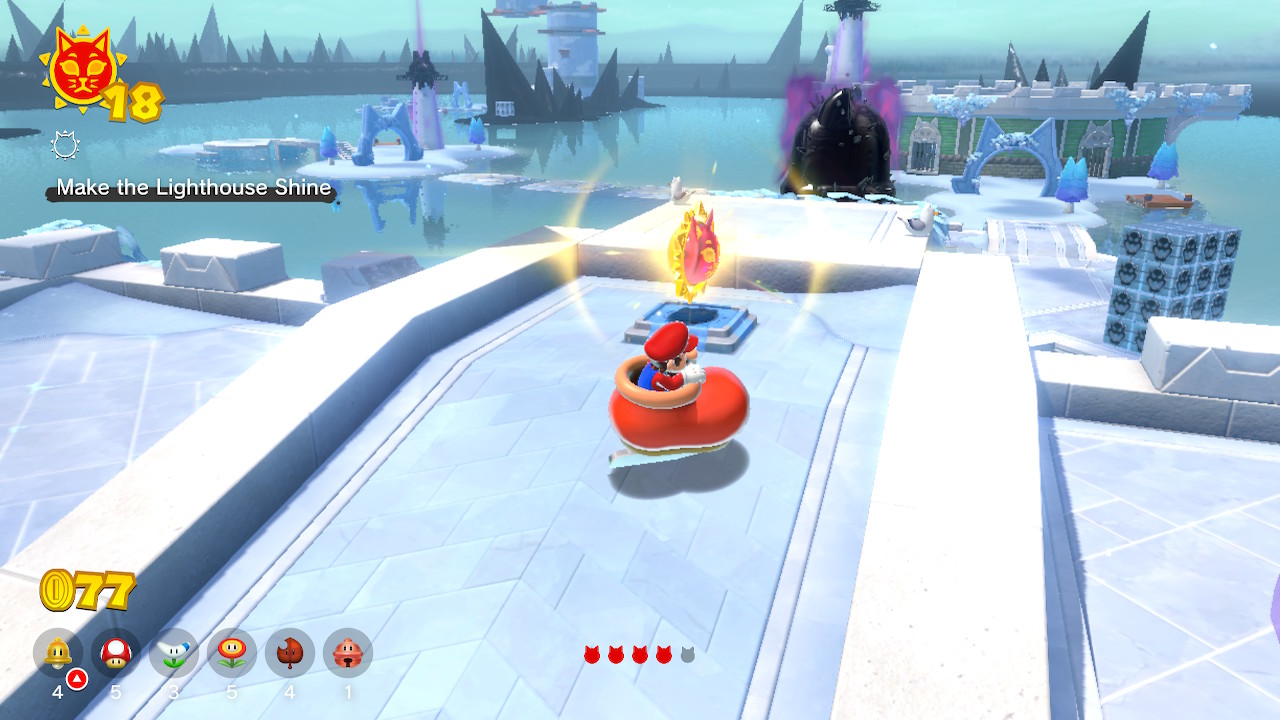
Task: Select the Super Leaf power-up slot
Action: (x=290, y=654)
